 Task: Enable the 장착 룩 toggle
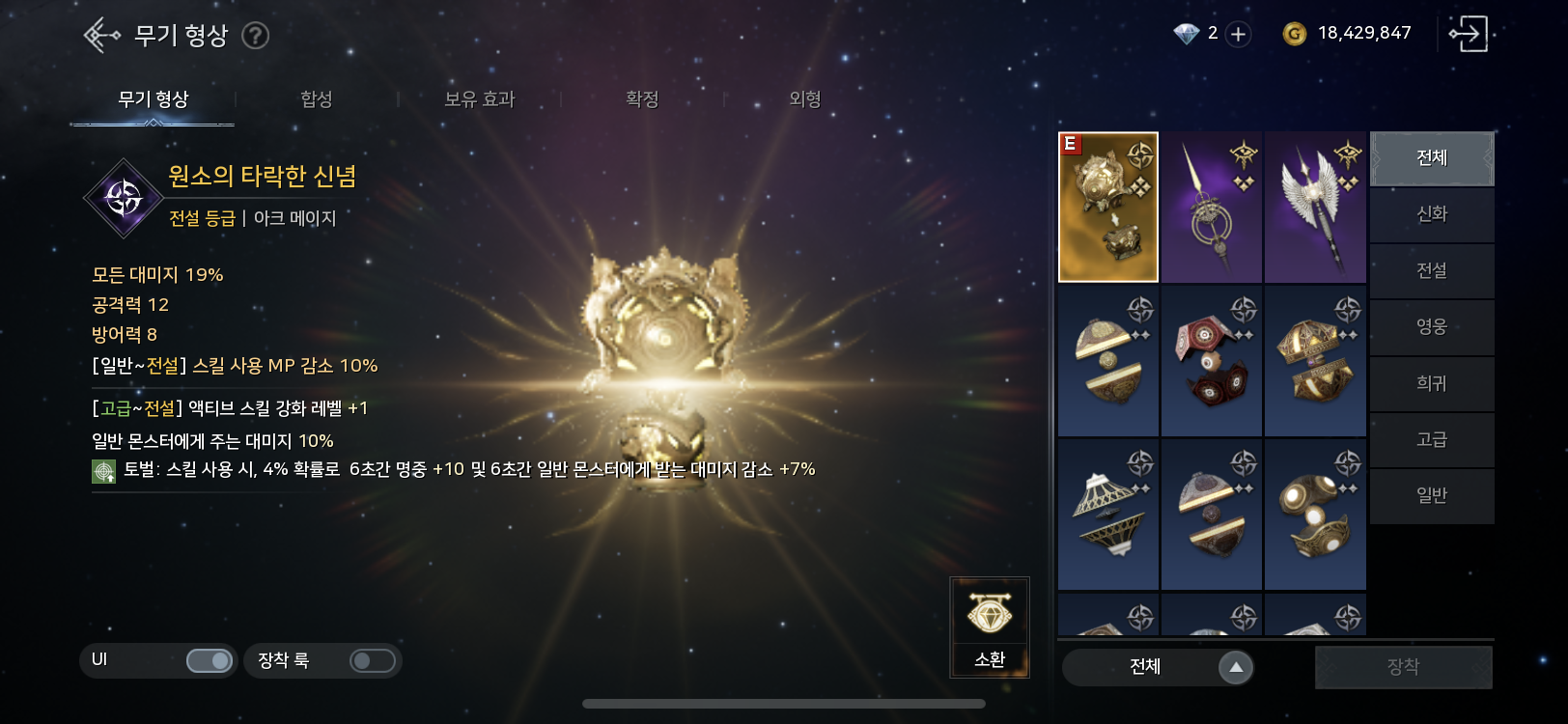(x=372, y=660)
